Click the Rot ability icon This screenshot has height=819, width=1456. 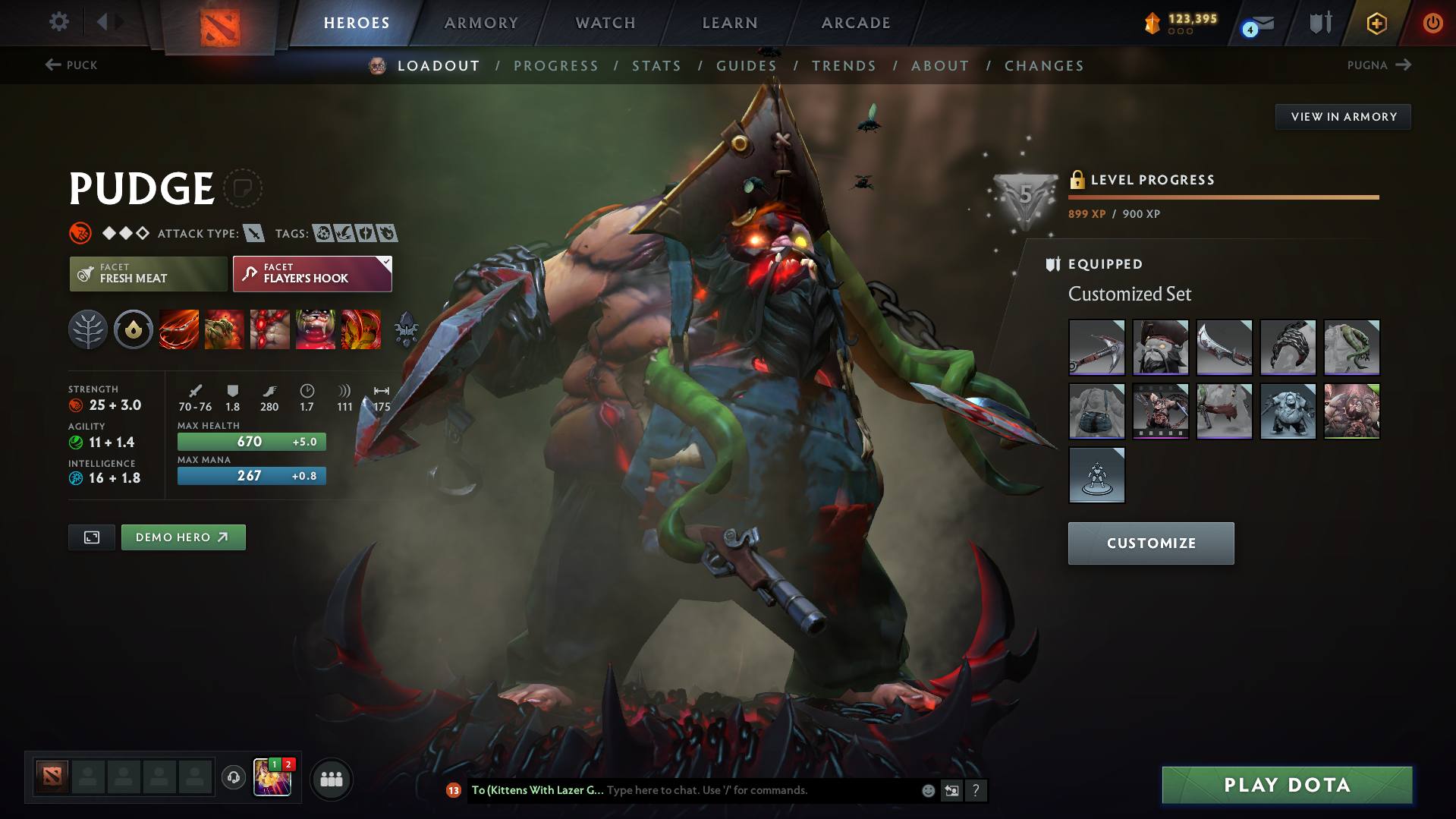(224, 329)
